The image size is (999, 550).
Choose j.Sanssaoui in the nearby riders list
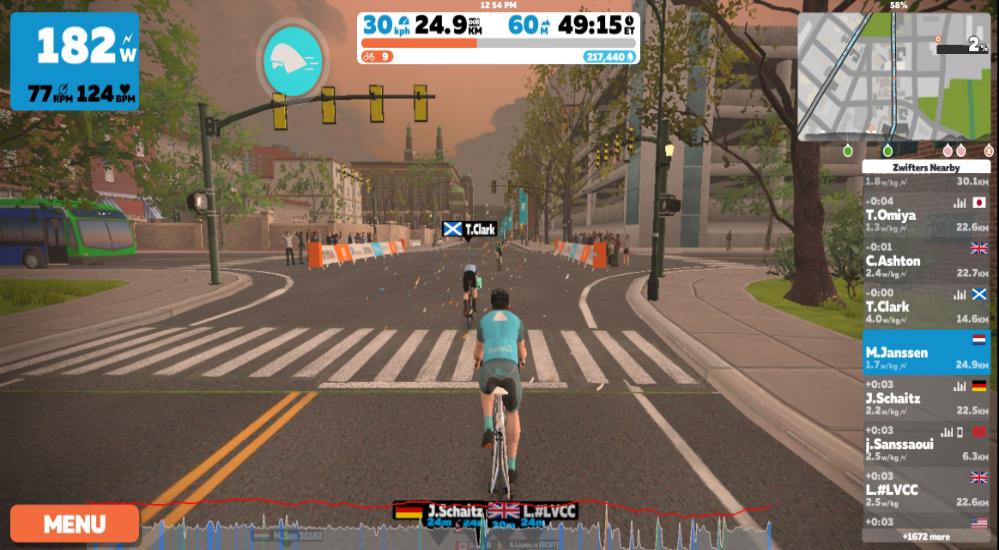pyautogui.click(x=926, y=443)
